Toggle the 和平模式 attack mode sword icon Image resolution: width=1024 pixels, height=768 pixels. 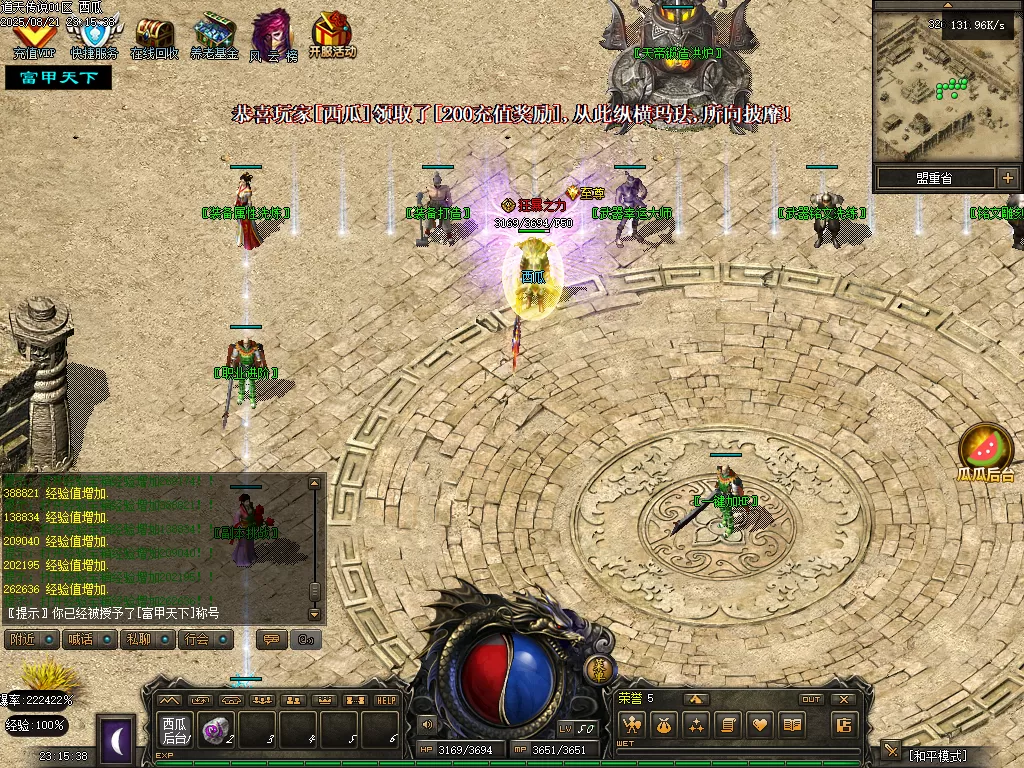890,753
